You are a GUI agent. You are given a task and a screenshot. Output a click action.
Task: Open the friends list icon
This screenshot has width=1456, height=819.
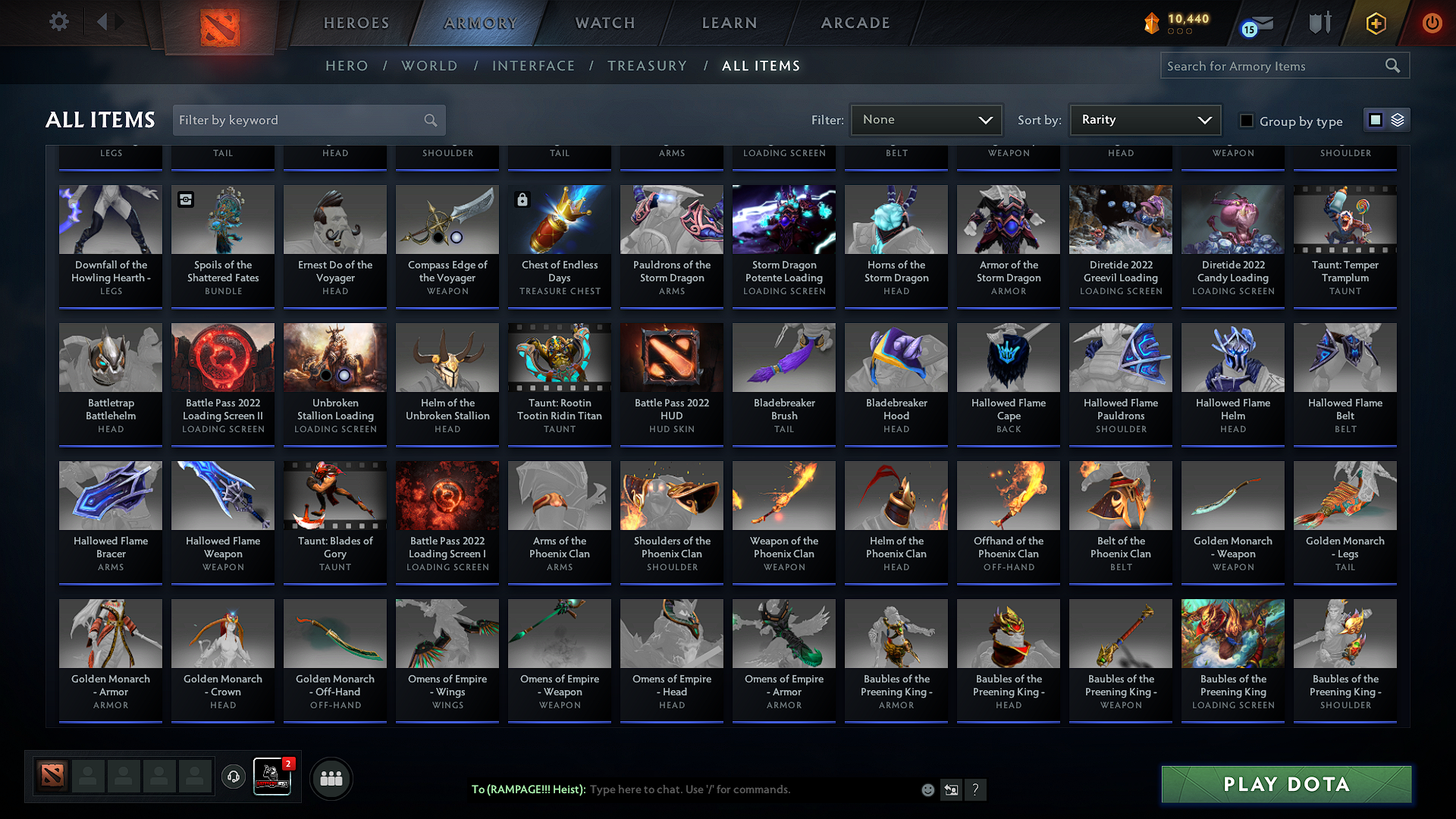click(x=331, y=777)
